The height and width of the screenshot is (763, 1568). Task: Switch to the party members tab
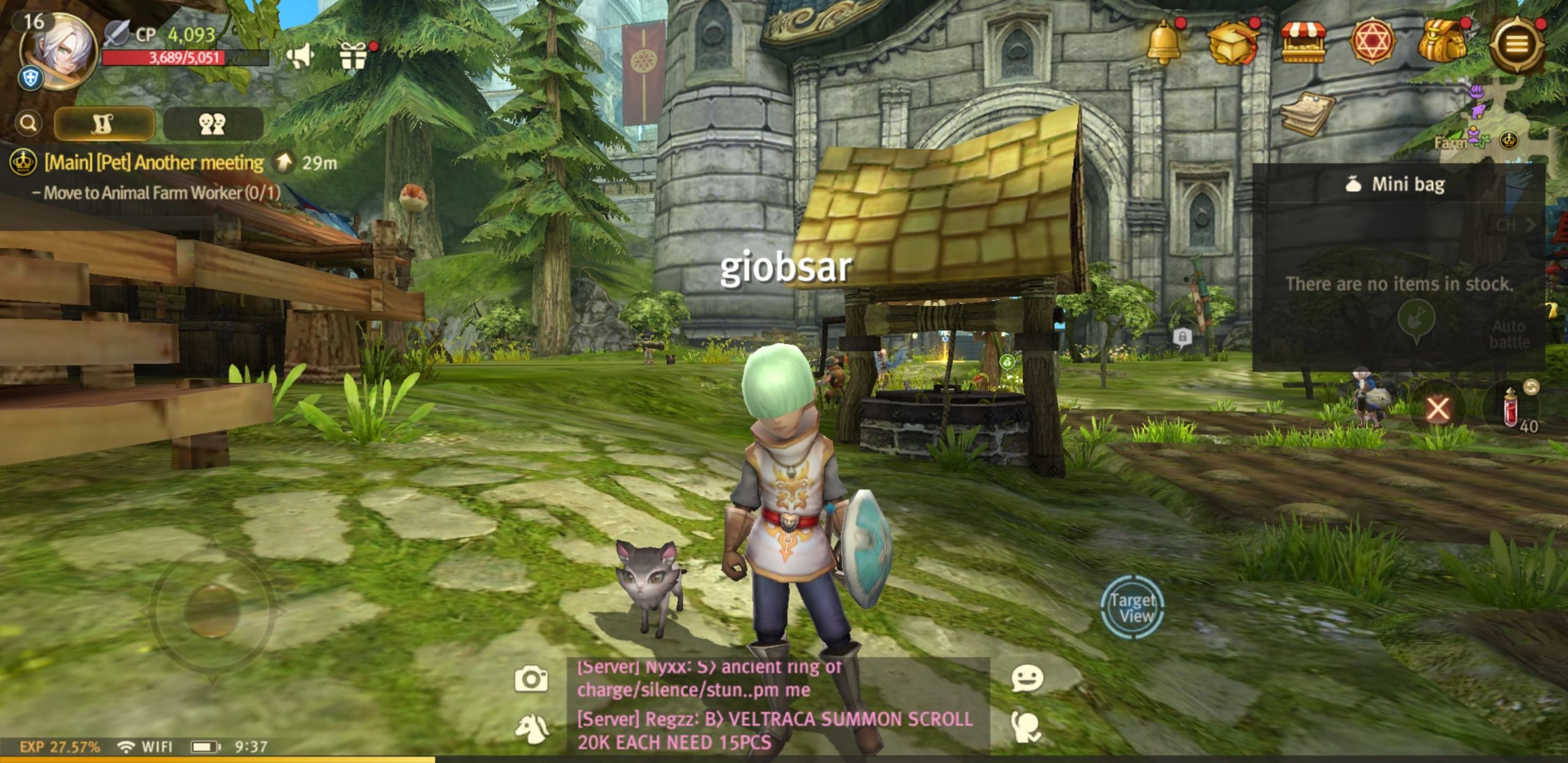[213, 124]
